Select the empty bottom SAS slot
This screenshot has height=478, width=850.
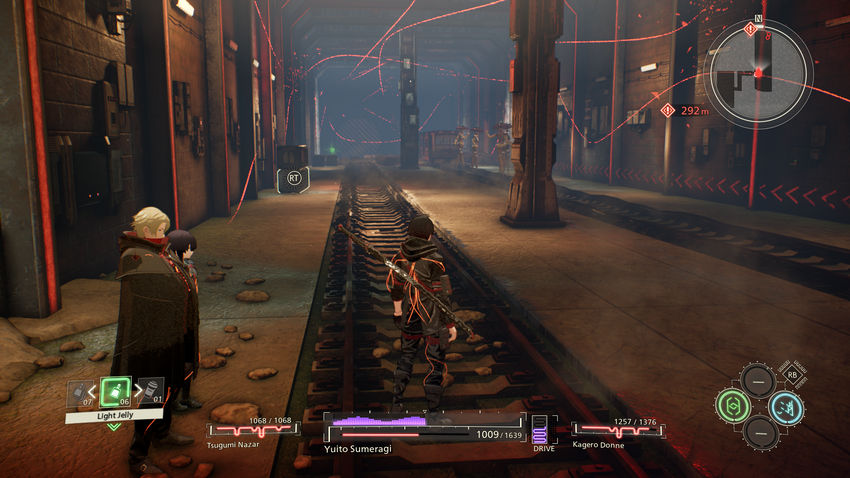(758, 433)
